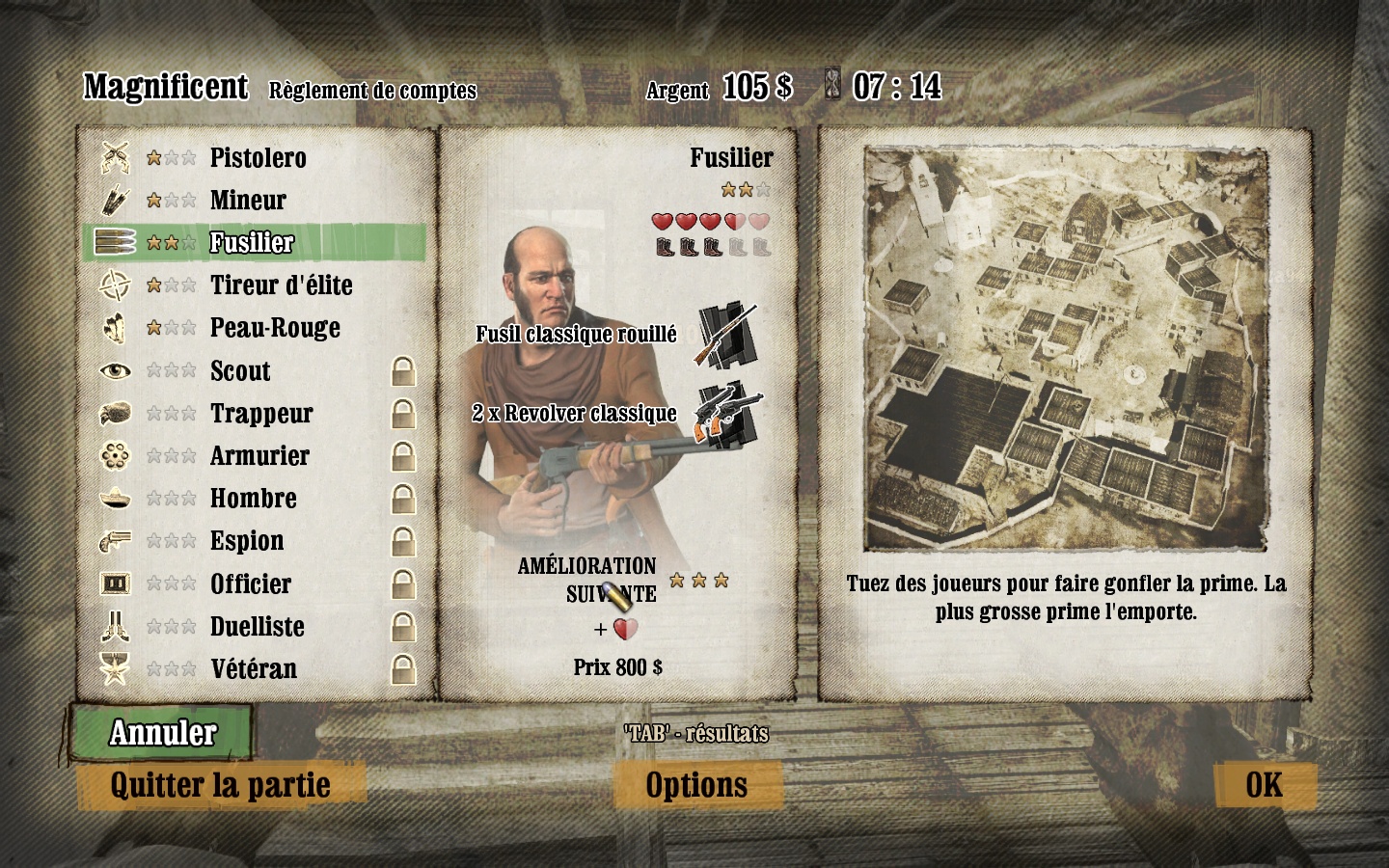Select the highlighted Fusilier class
The height and width of the screenshot is (868, 1389).
[252, 242]
